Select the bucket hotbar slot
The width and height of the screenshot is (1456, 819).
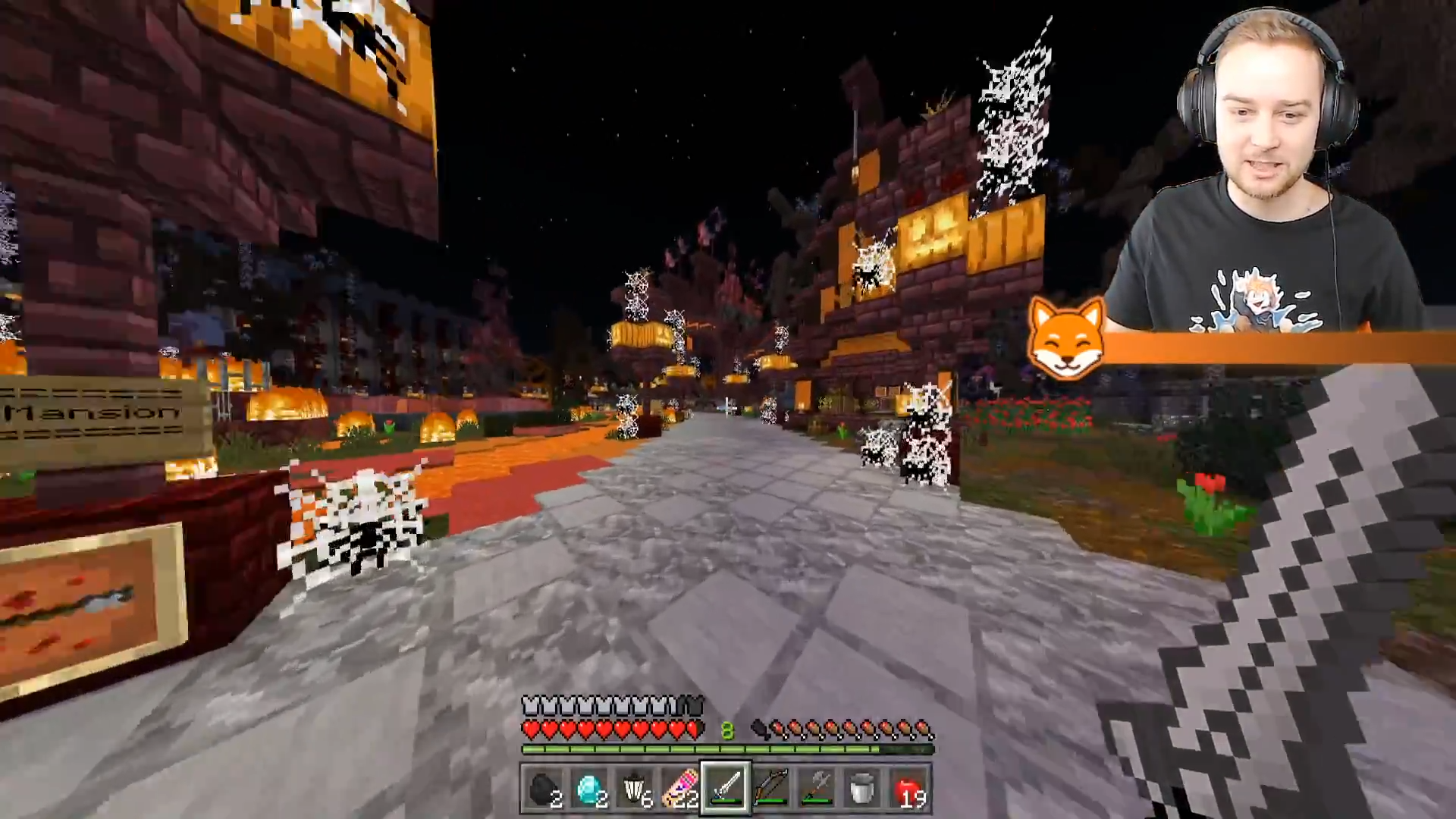coord(862,790)
